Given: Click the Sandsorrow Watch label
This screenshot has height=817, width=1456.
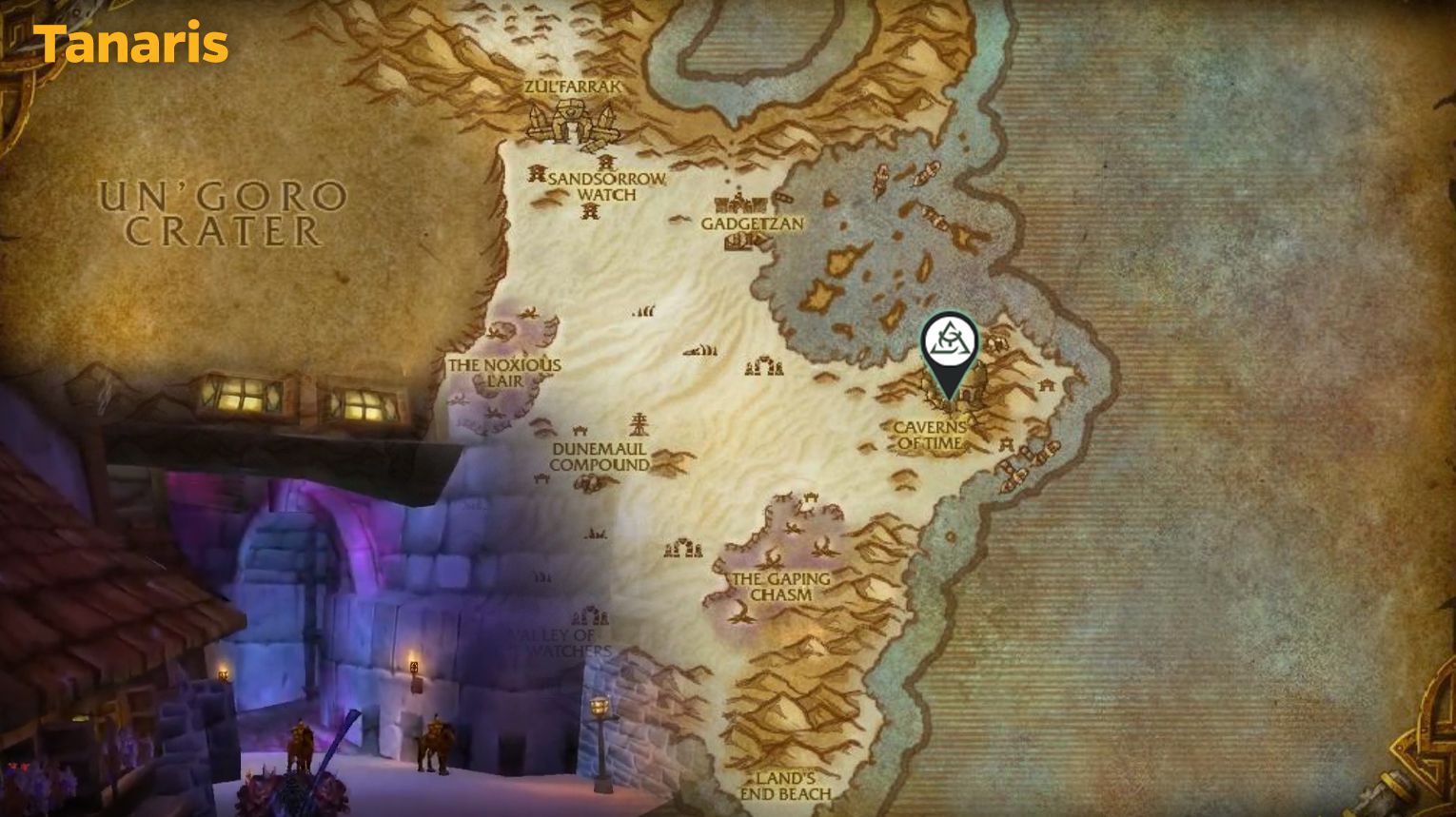Looking at the screenshot, I should (x=606, y=185).
